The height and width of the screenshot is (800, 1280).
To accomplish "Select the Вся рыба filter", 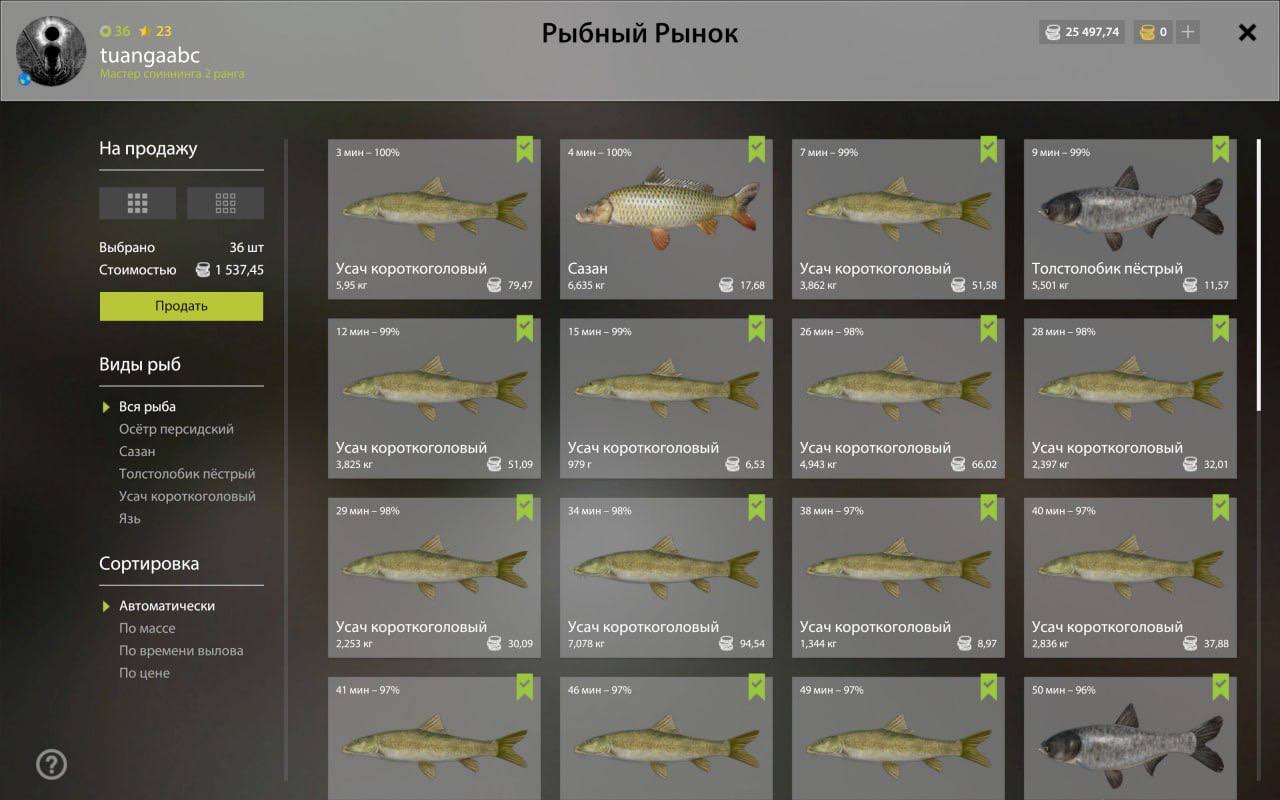I will pos(147,407).
